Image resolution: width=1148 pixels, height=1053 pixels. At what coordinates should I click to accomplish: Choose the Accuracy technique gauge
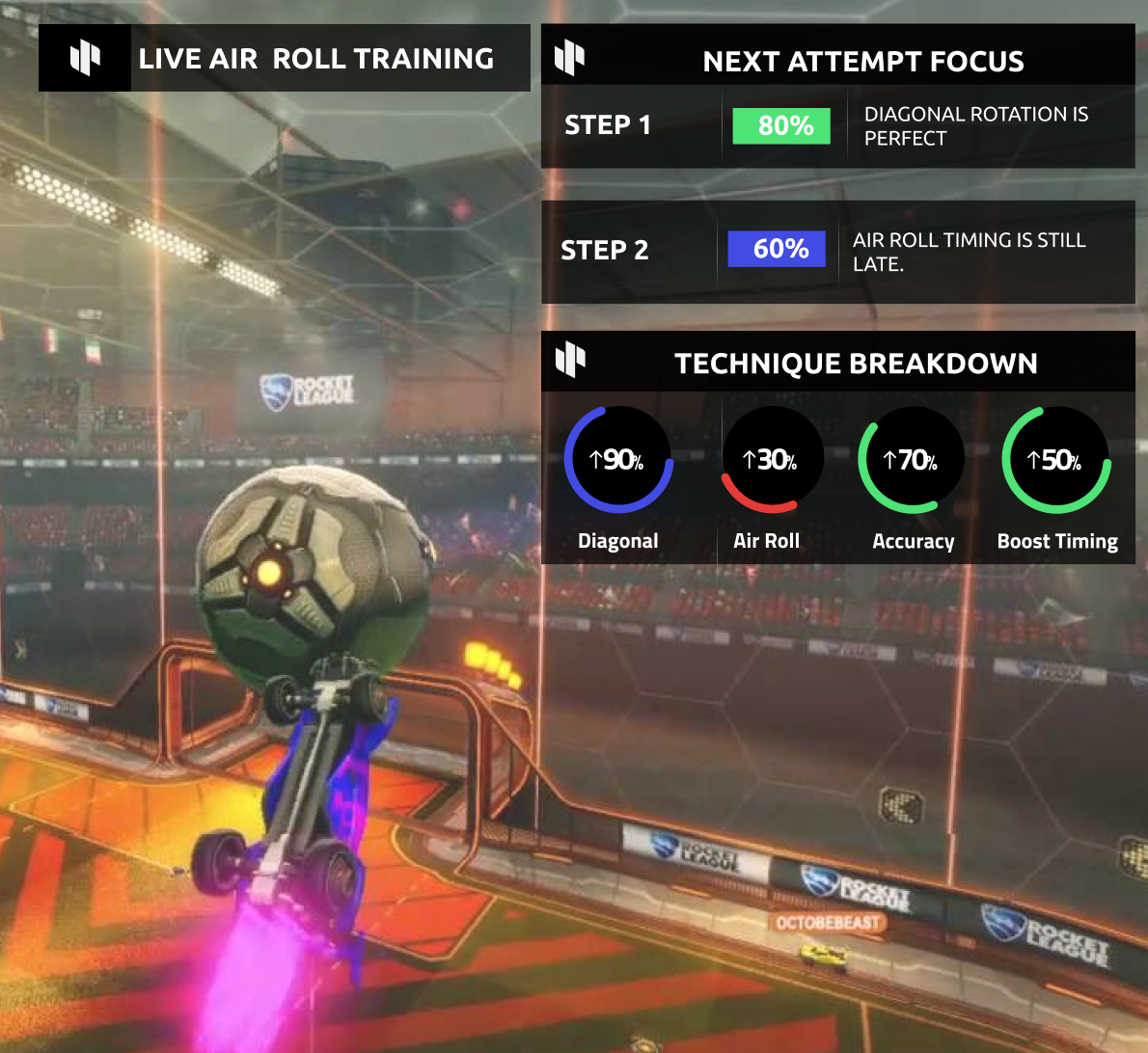pos(911,460)
